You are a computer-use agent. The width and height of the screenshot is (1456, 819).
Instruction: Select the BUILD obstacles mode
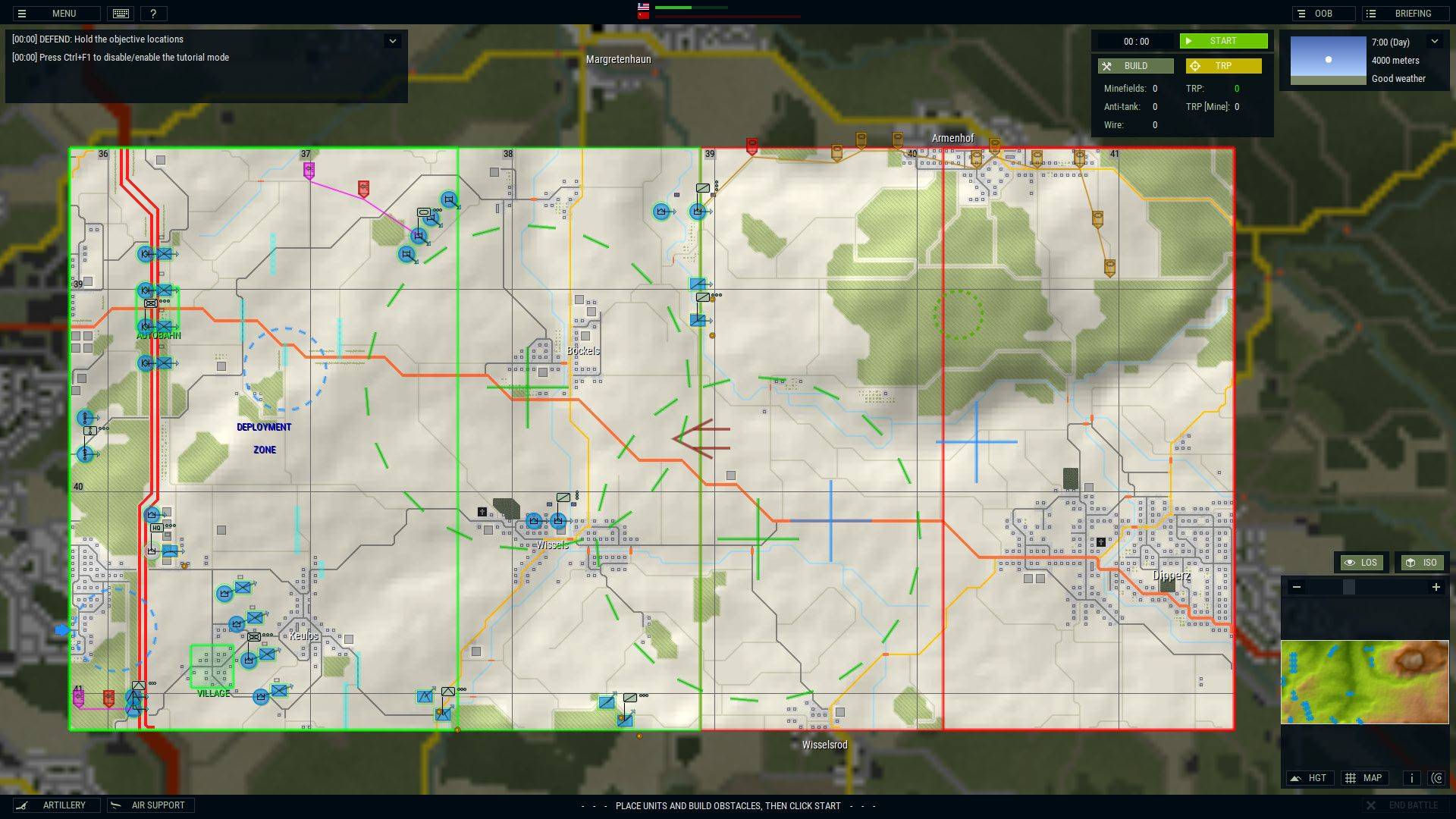(x=1135, y=66)
